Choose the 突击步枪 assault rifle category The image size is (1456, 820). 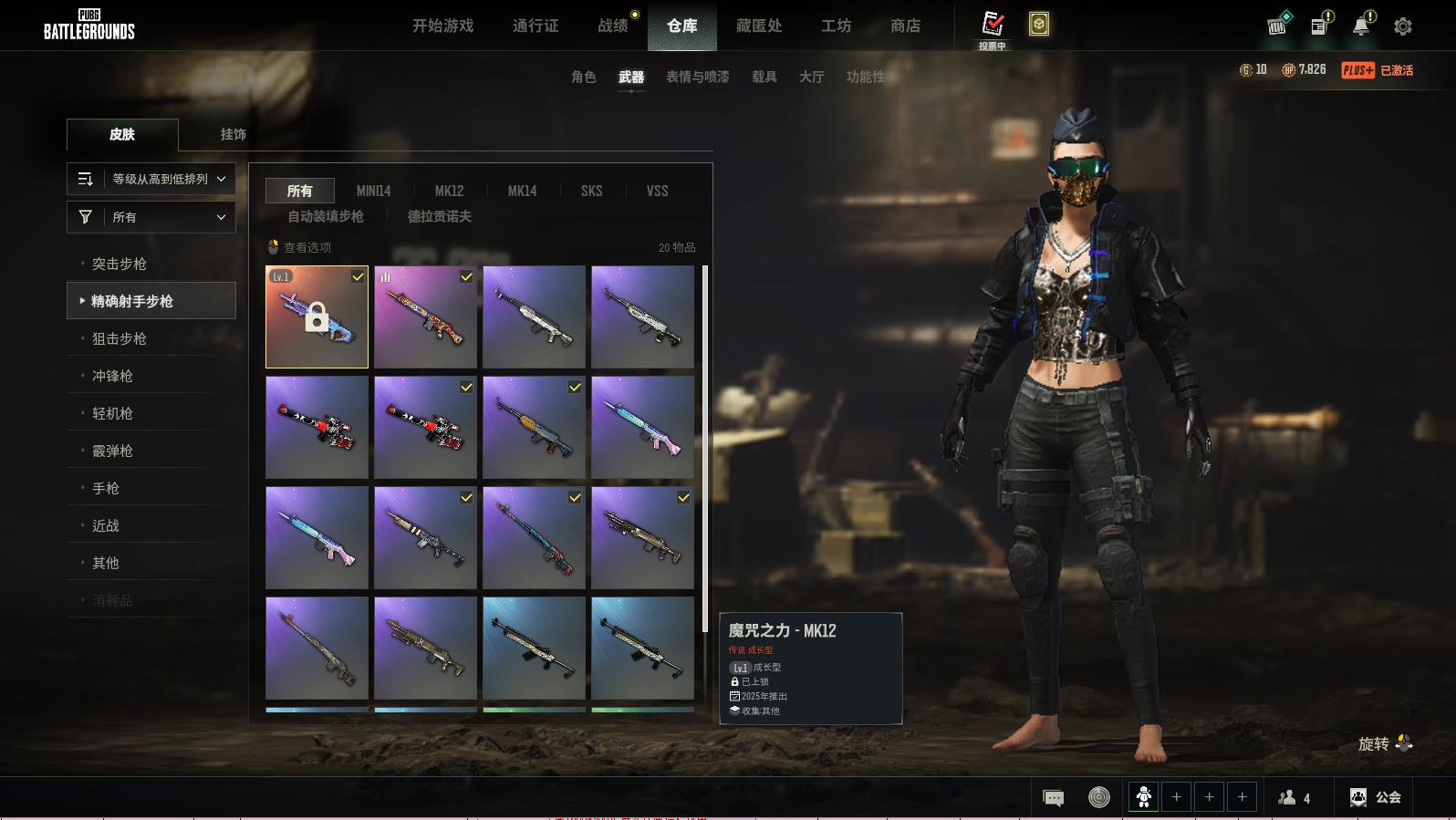point(120,264)
